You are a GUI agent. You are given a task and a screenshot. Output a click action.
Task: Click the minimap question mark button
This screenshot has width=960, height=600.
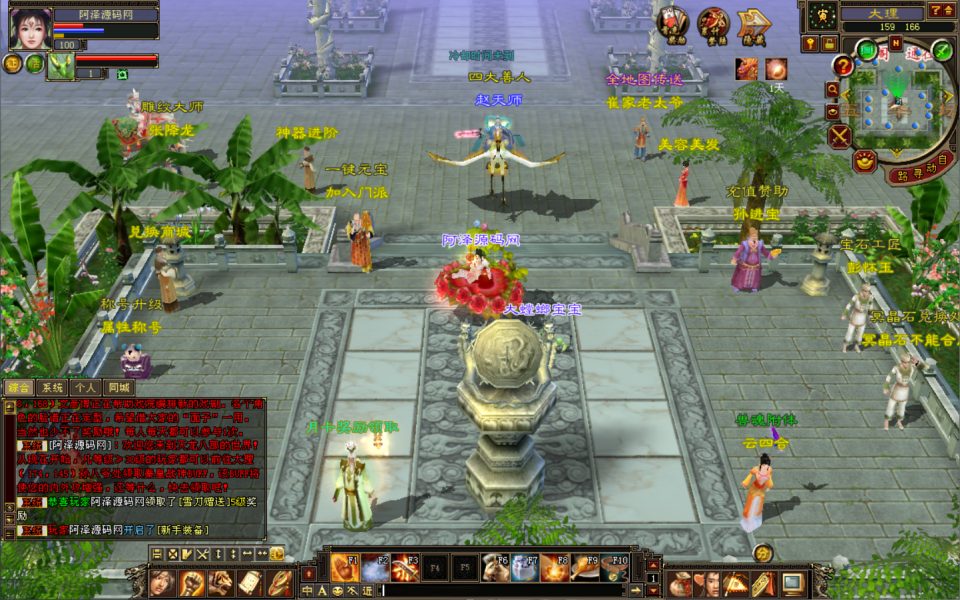[843, 66]
